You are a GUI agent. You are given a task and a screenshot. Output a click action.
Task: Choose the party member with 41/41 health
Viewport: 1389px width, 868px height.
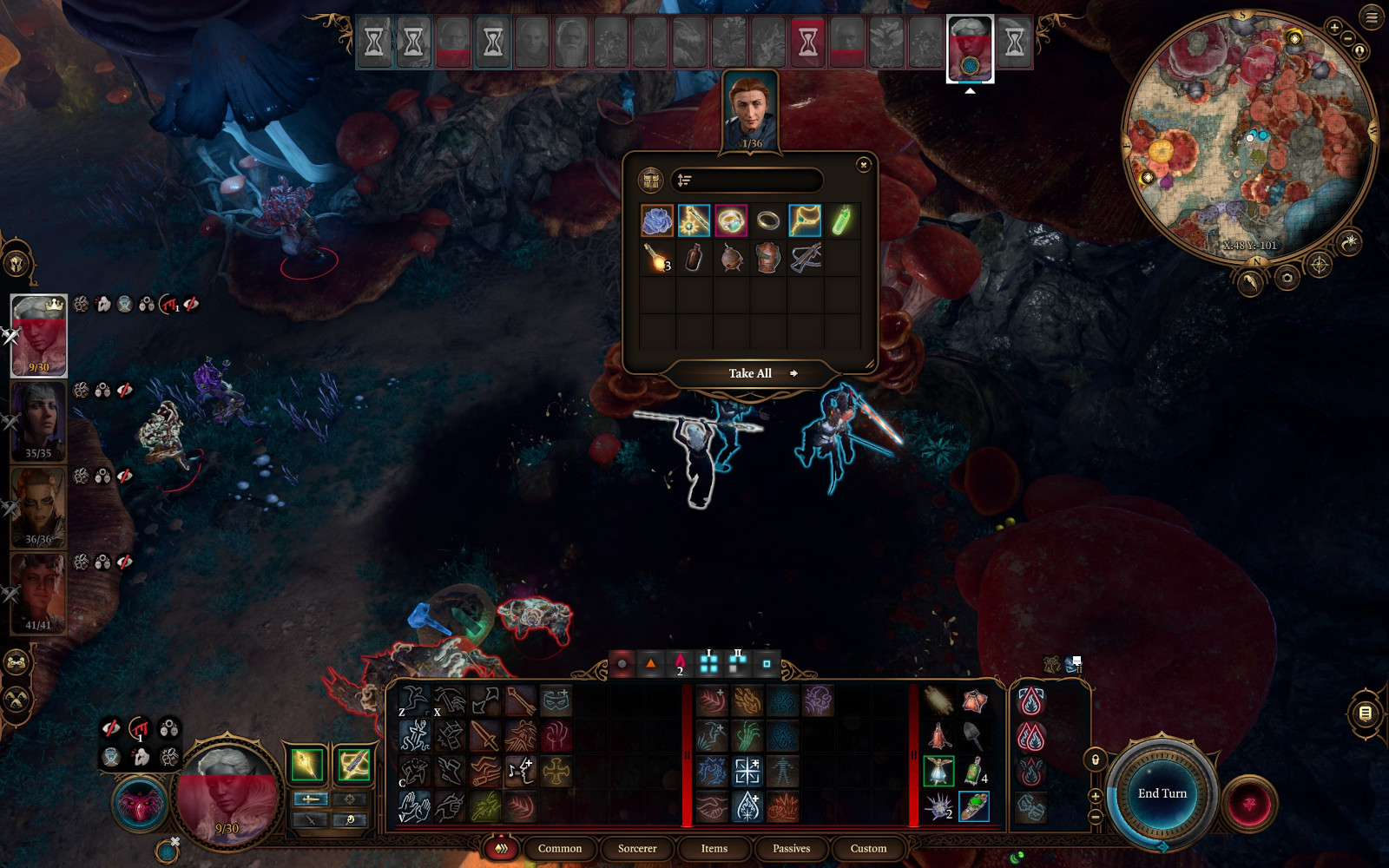click(38, 593)
